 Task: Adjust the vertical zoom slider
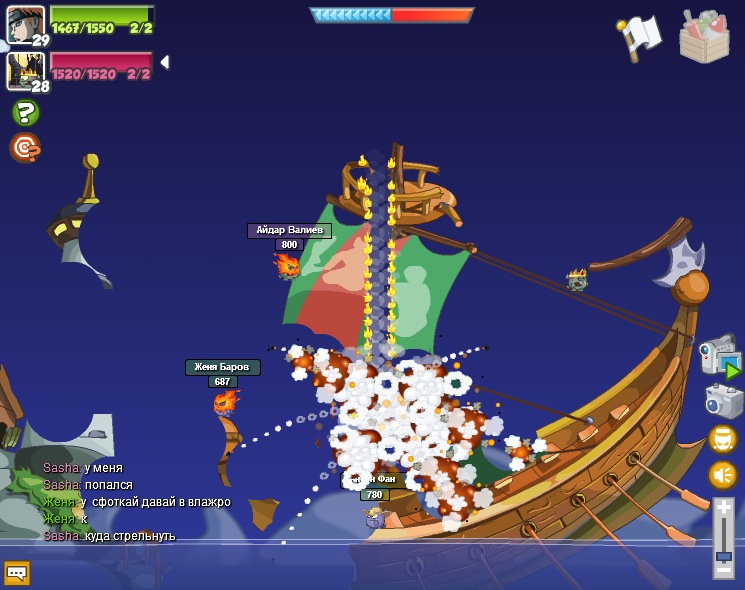pos(723,556)
